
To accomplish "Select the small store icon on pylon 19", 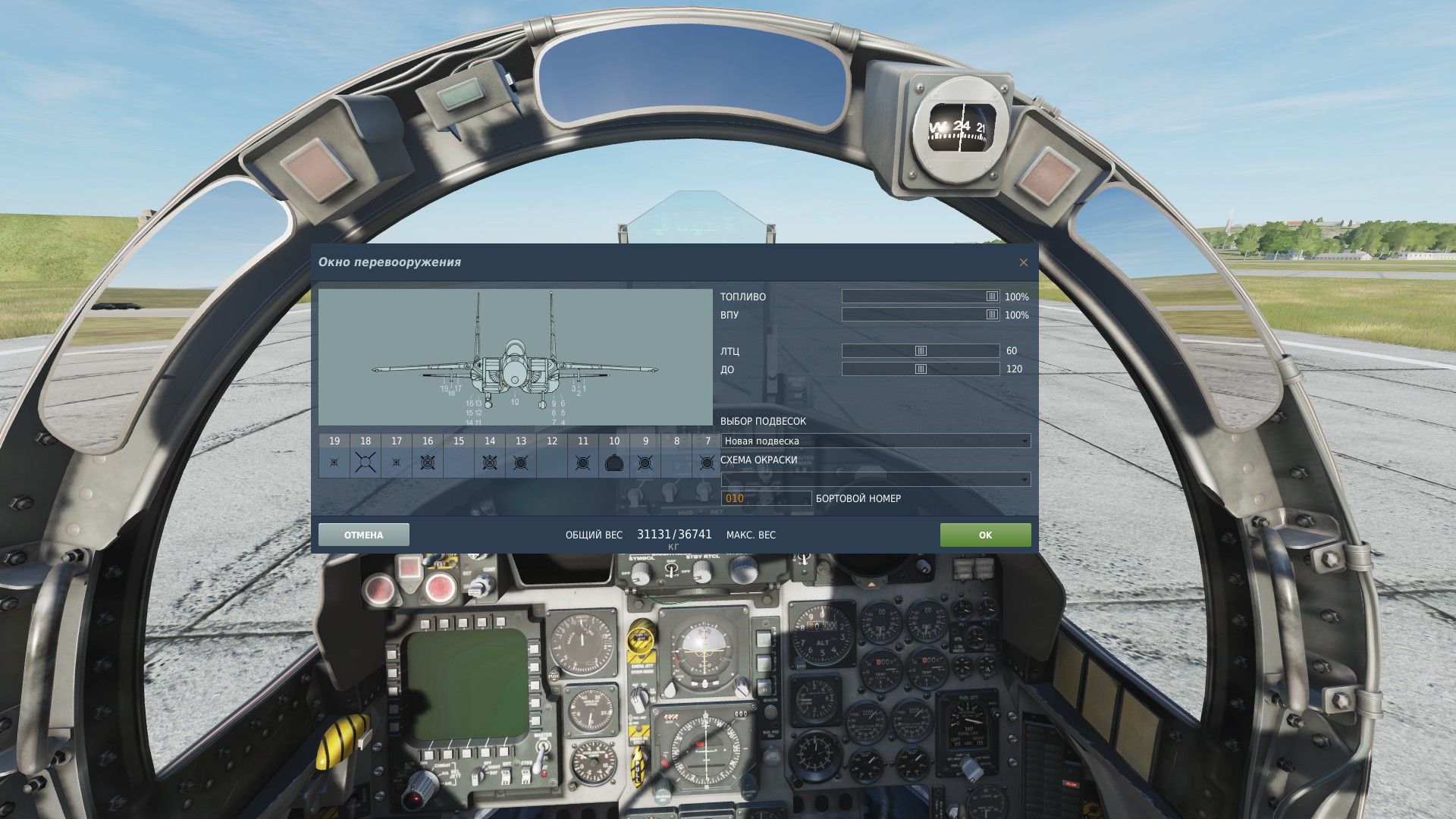I will [334, 462].
